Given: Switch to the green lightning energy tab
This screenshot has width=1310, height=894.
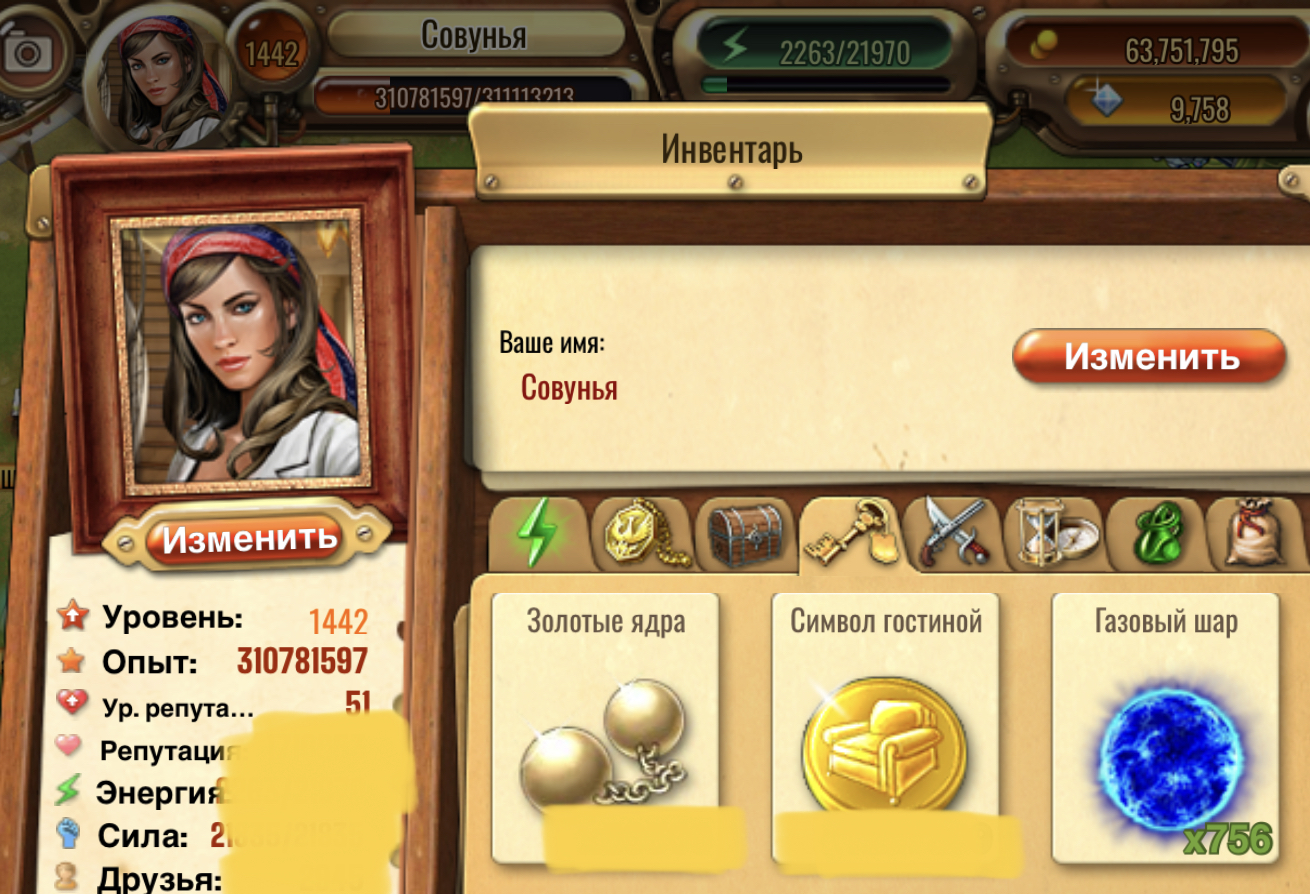Looking at the screenshot, I should (538, 536).
